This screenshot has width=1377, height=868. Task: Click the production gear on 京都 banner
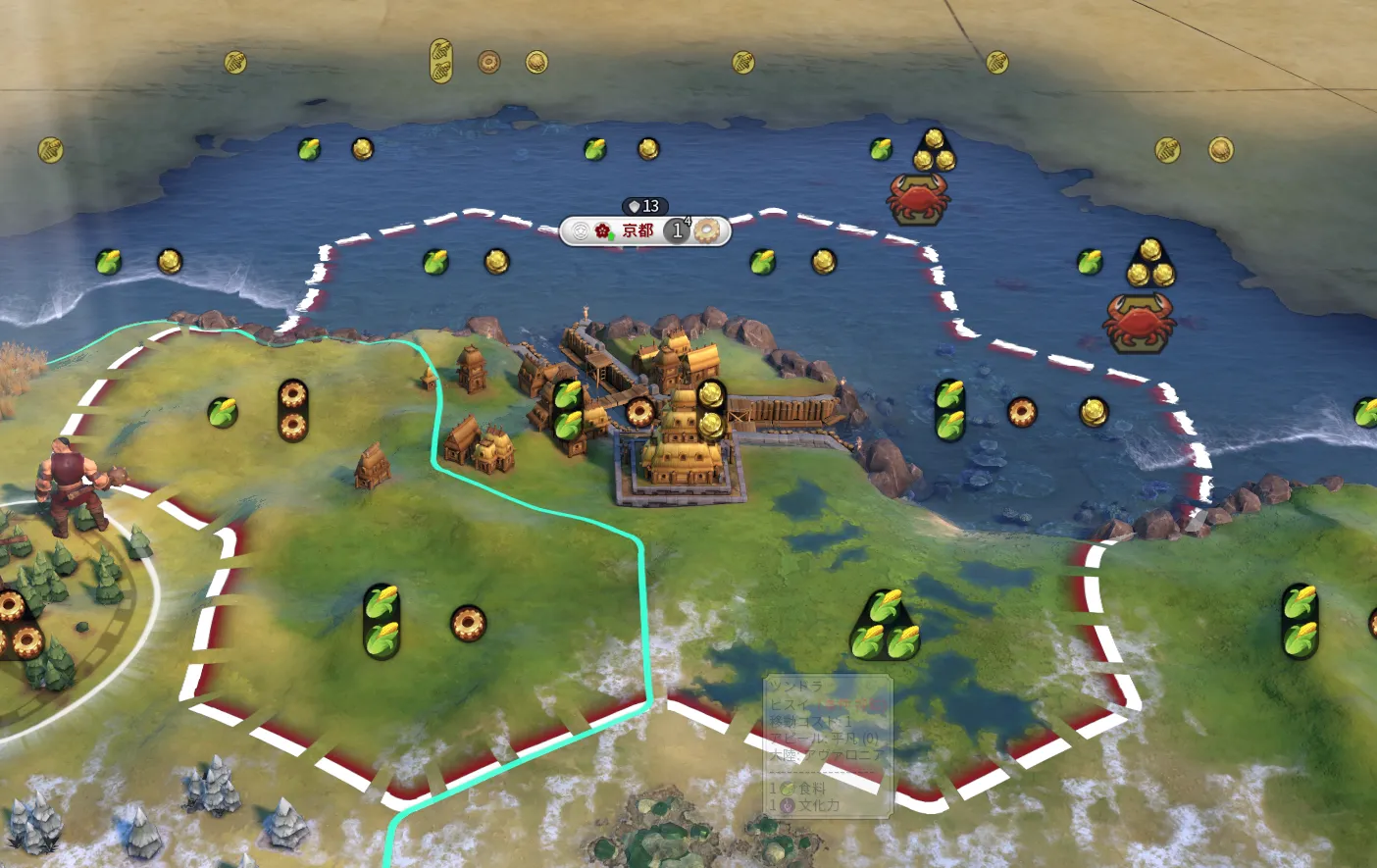click(x=708, y=230)
